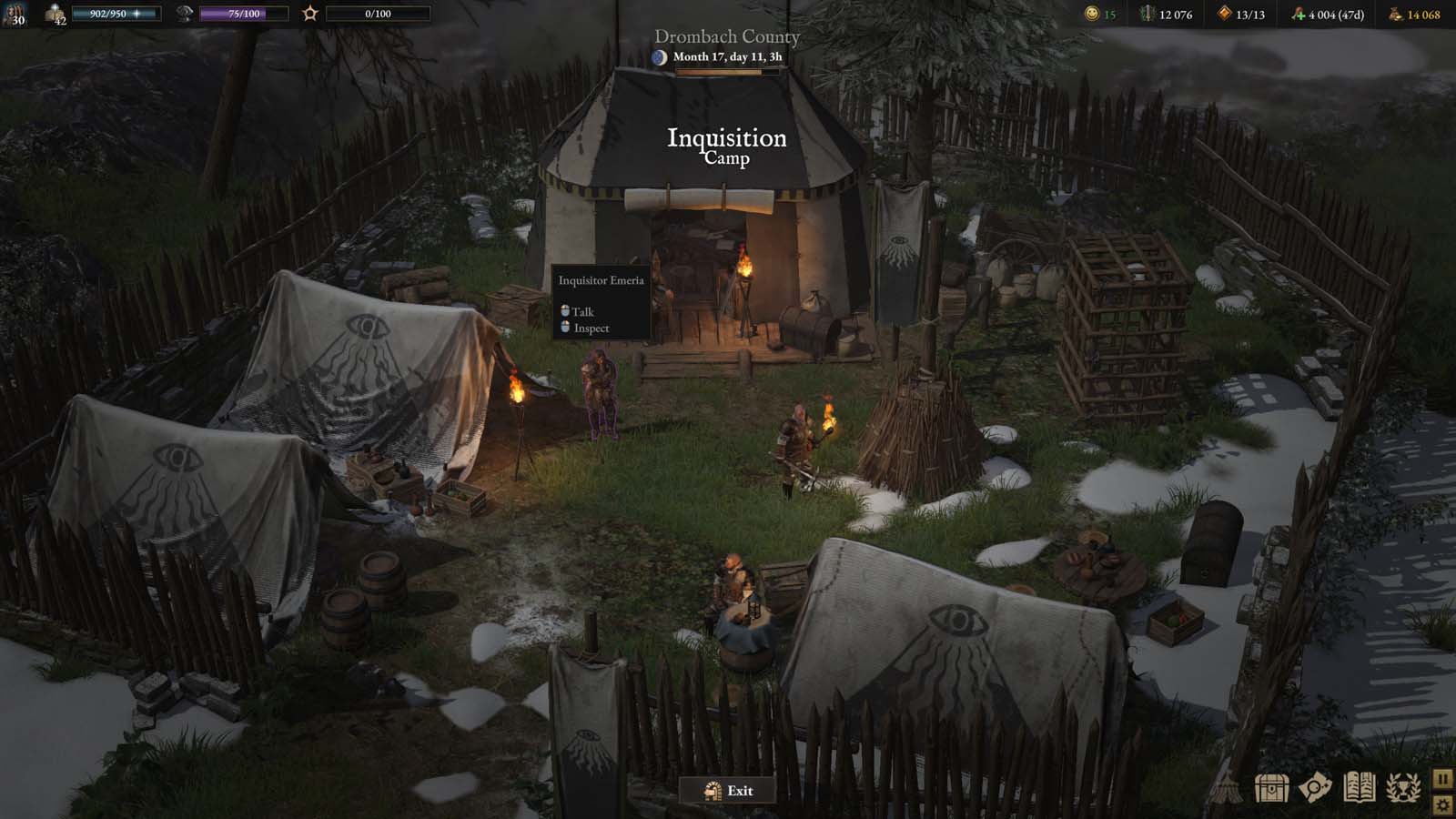Open the world map magnifier icon
The image size is (1456, 819).
(x=1315, y=789)
